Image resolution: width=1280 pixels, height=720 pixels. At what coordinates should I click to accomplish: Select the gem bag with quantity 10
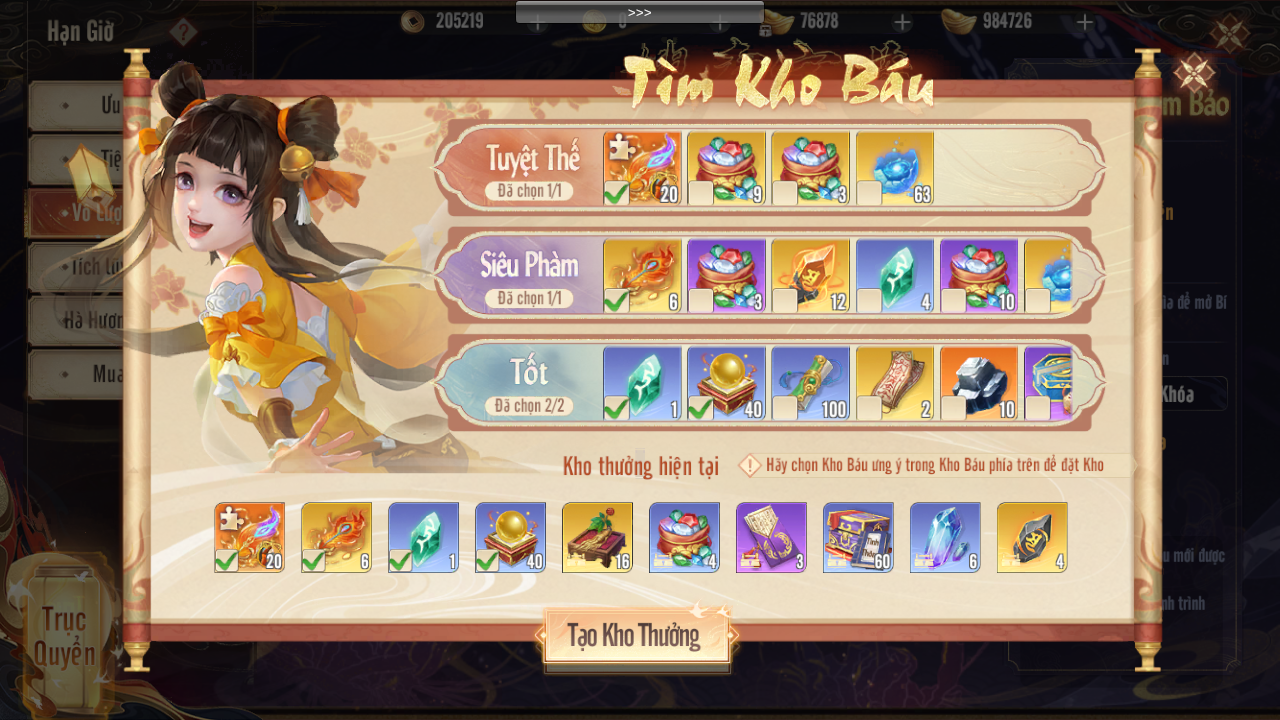tap(979, 275)
